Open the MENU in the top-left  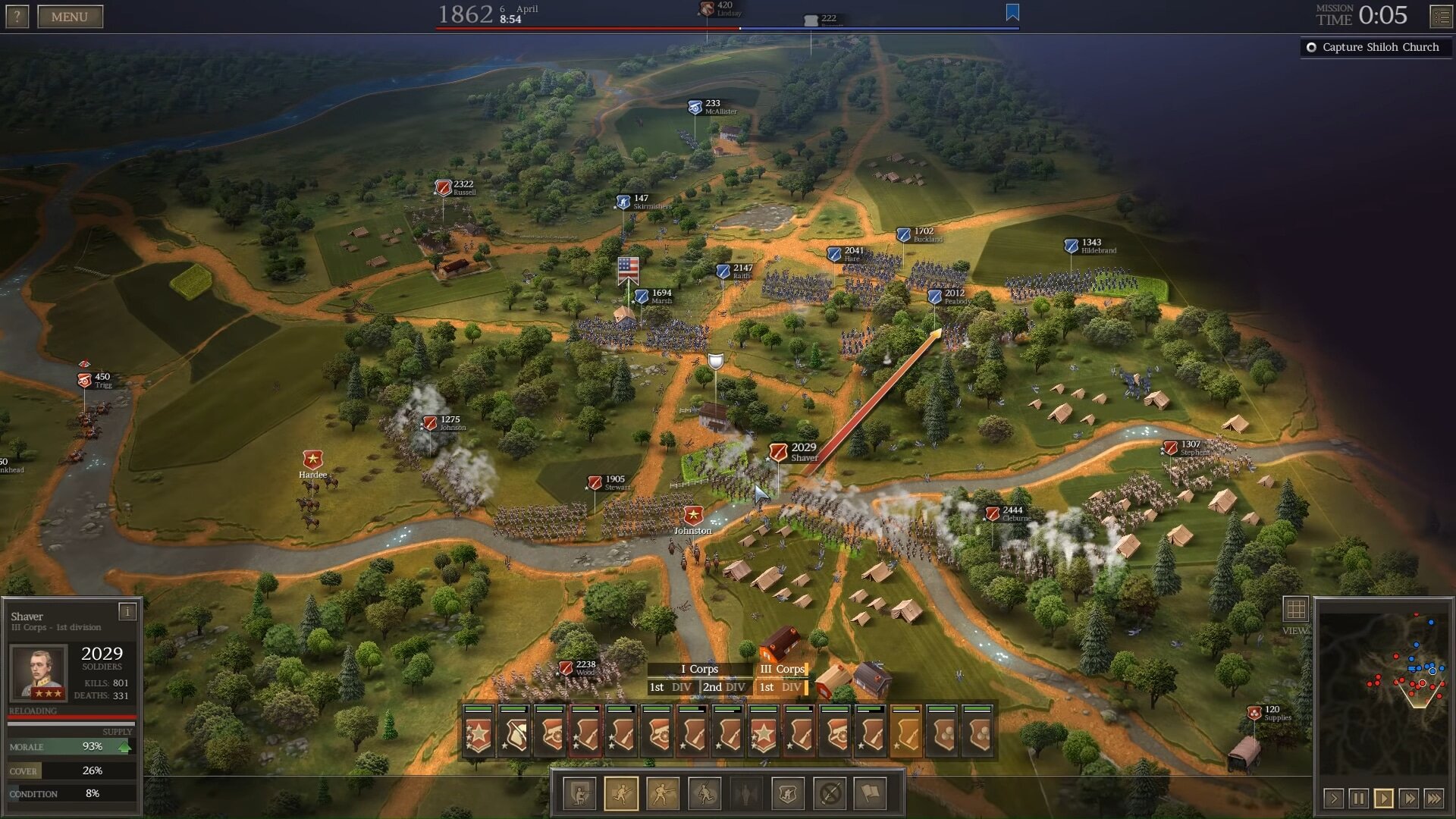71,16
